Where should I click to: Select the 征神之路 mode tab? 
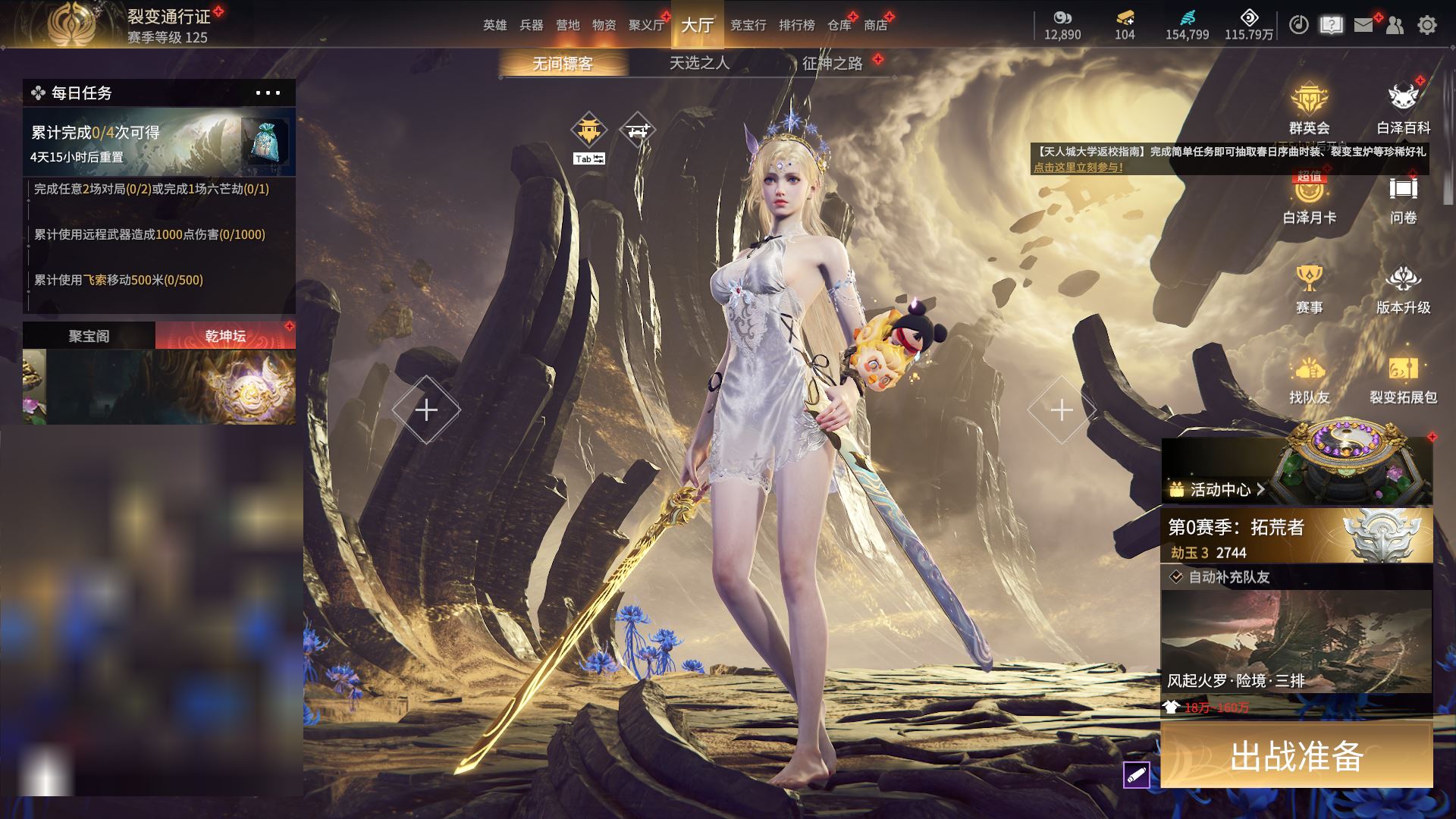pyautogui.click(x=832, y=63)
